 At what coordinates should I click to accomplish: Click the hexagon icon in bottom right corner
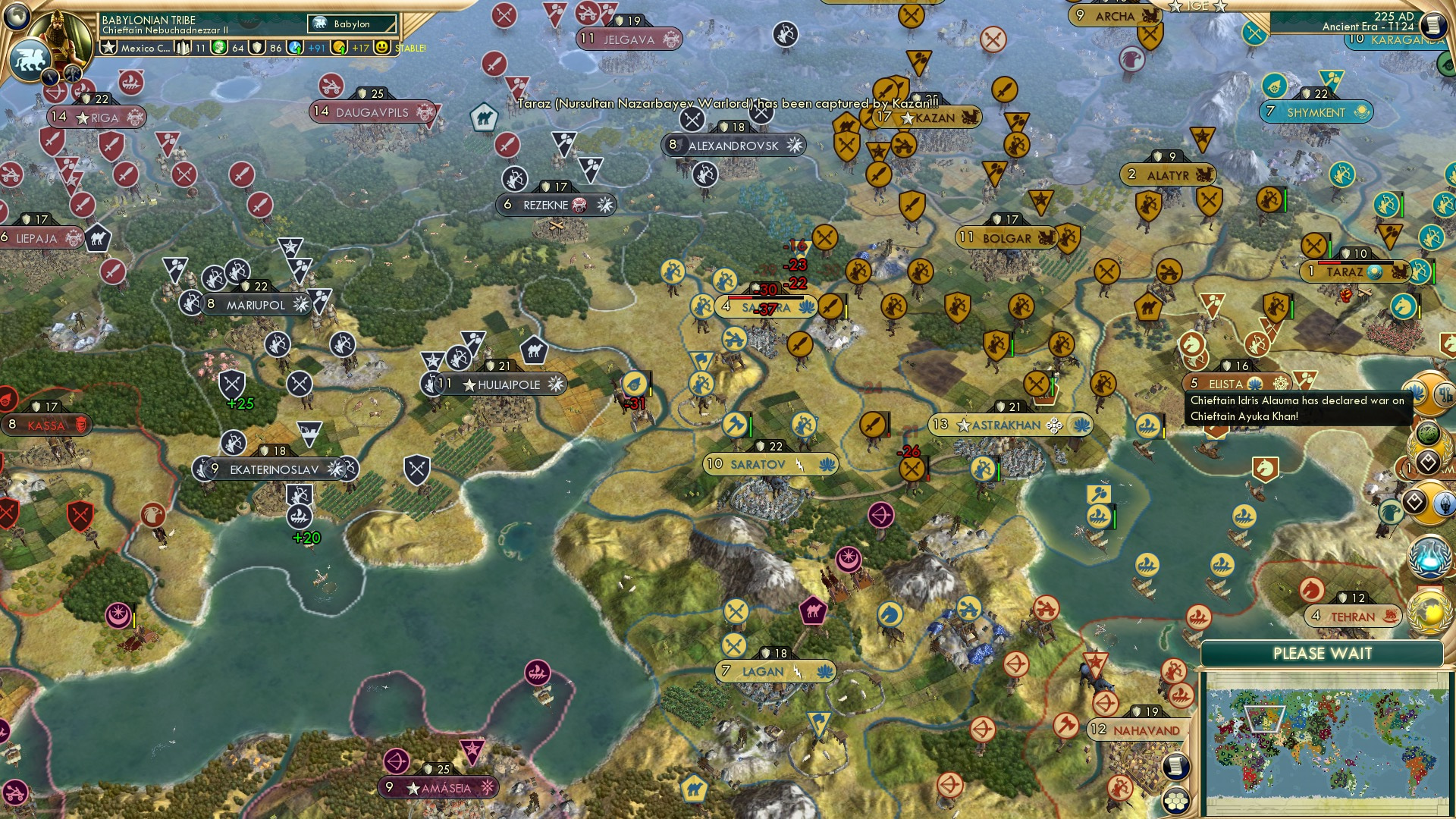1176,801
